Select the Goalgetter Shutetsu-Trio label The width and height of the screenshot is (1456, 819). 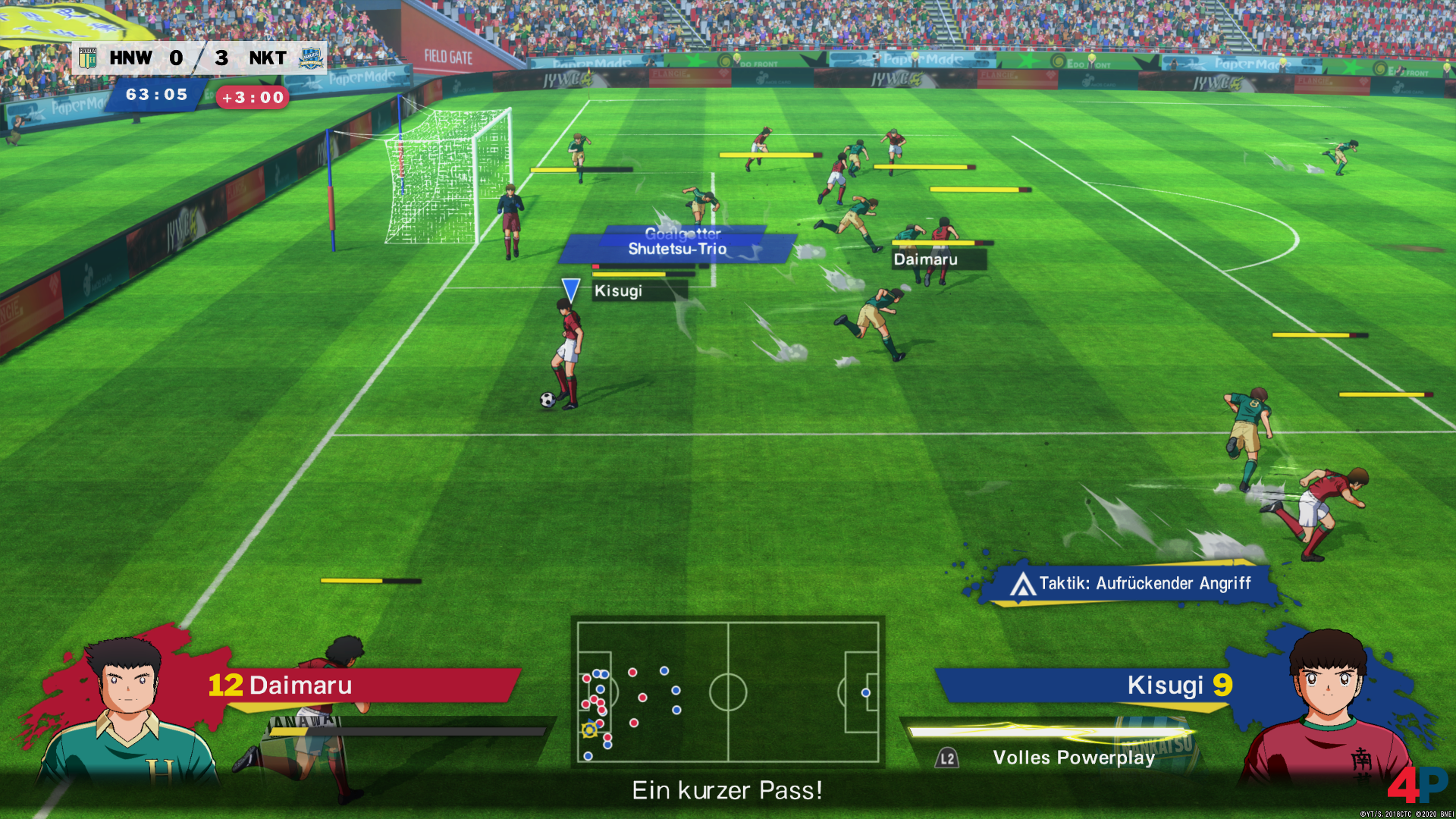click(677, 243)
